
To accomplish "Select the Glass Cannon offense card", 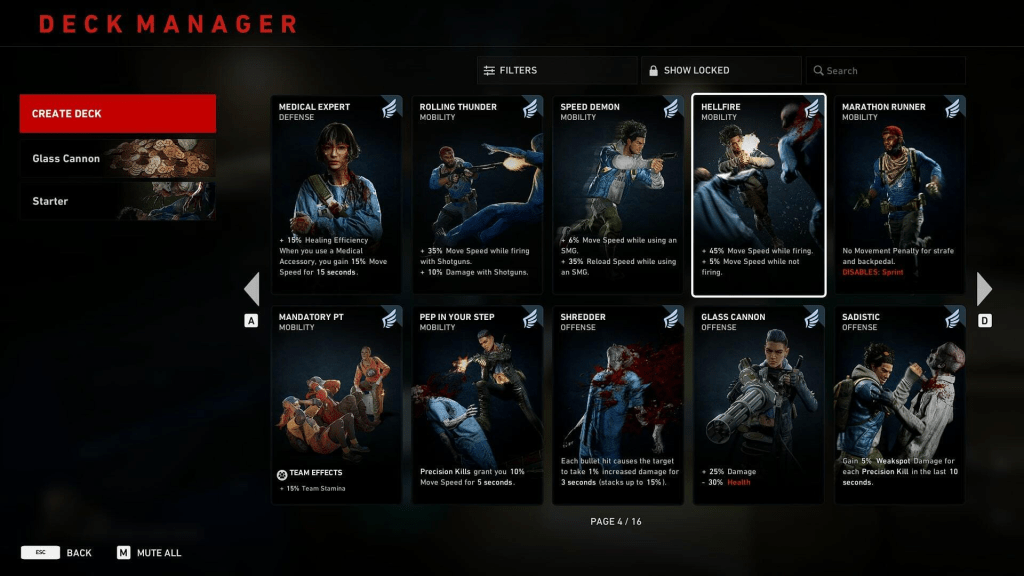I will click(759, 405).
